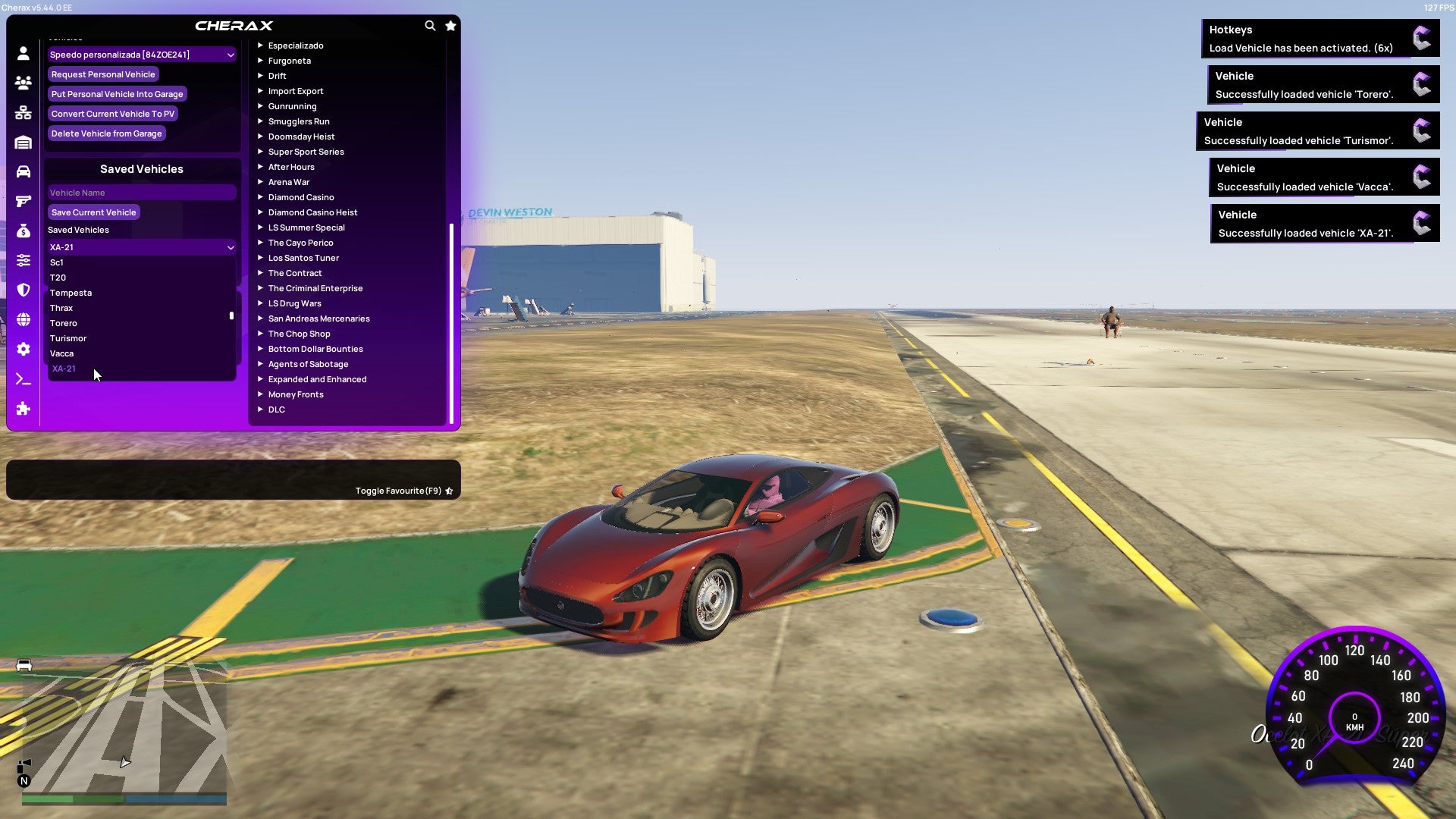Click the Save Current Vehicle button
Screen dimensions: 1456x819
pyautogui.click(x=93, y=212)
